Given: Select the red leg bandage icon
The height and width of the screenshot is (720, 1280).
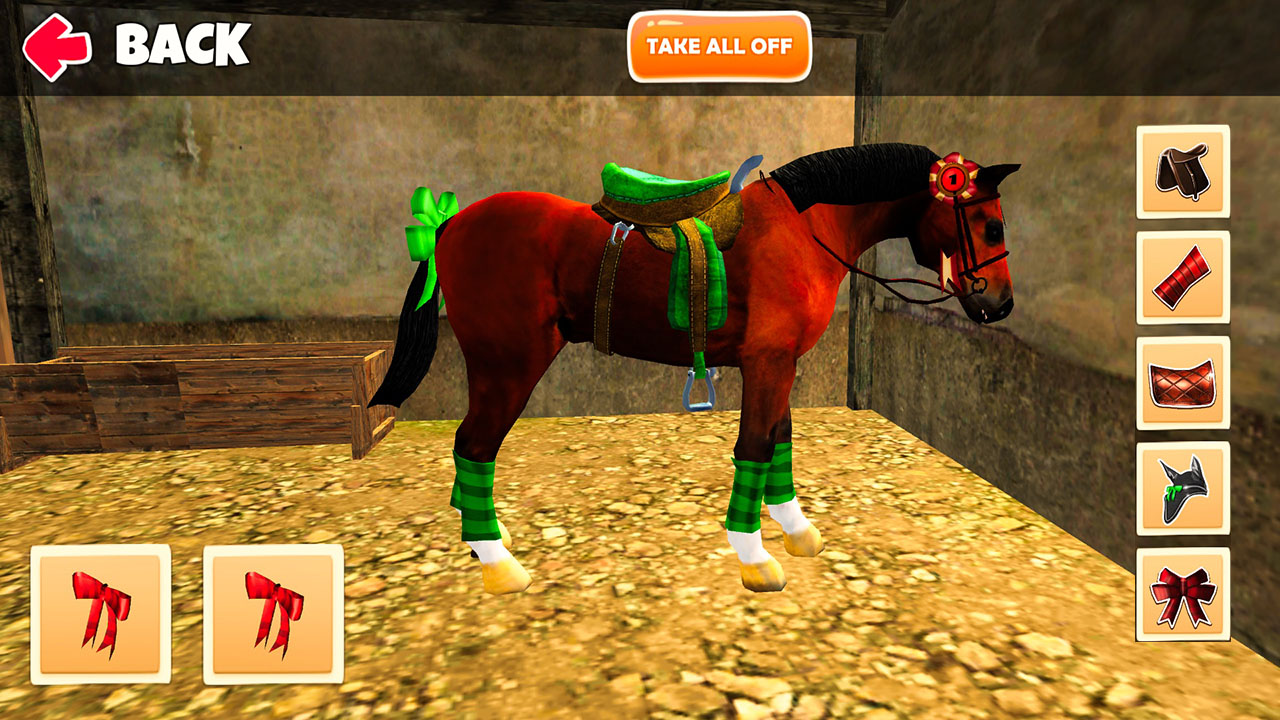Looking at the screenshot, I should click(x=1181, y=276).
